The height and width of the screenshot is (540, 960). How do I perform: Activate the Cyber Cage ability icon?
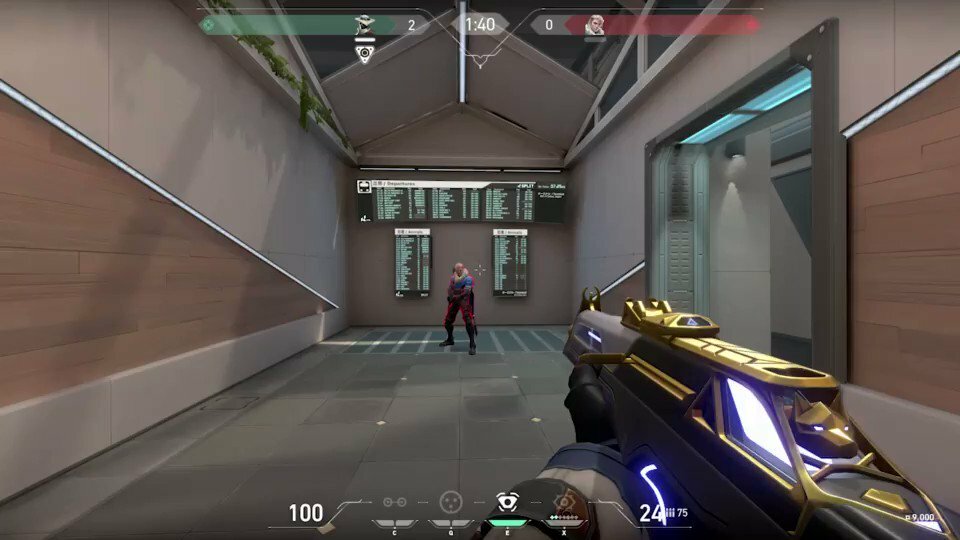point(451,502)
